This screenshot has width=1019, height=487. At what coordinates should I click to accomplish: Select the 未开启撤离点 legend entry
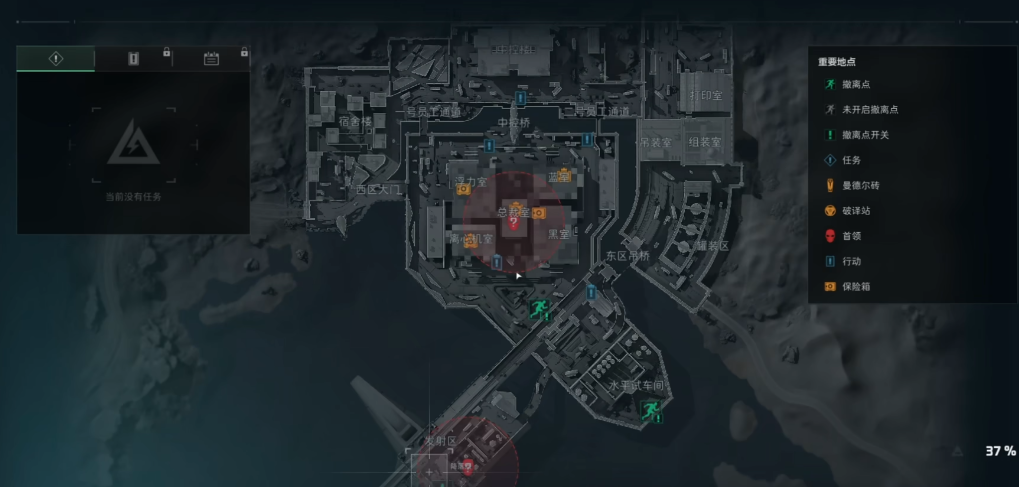(x=868, y=110)
